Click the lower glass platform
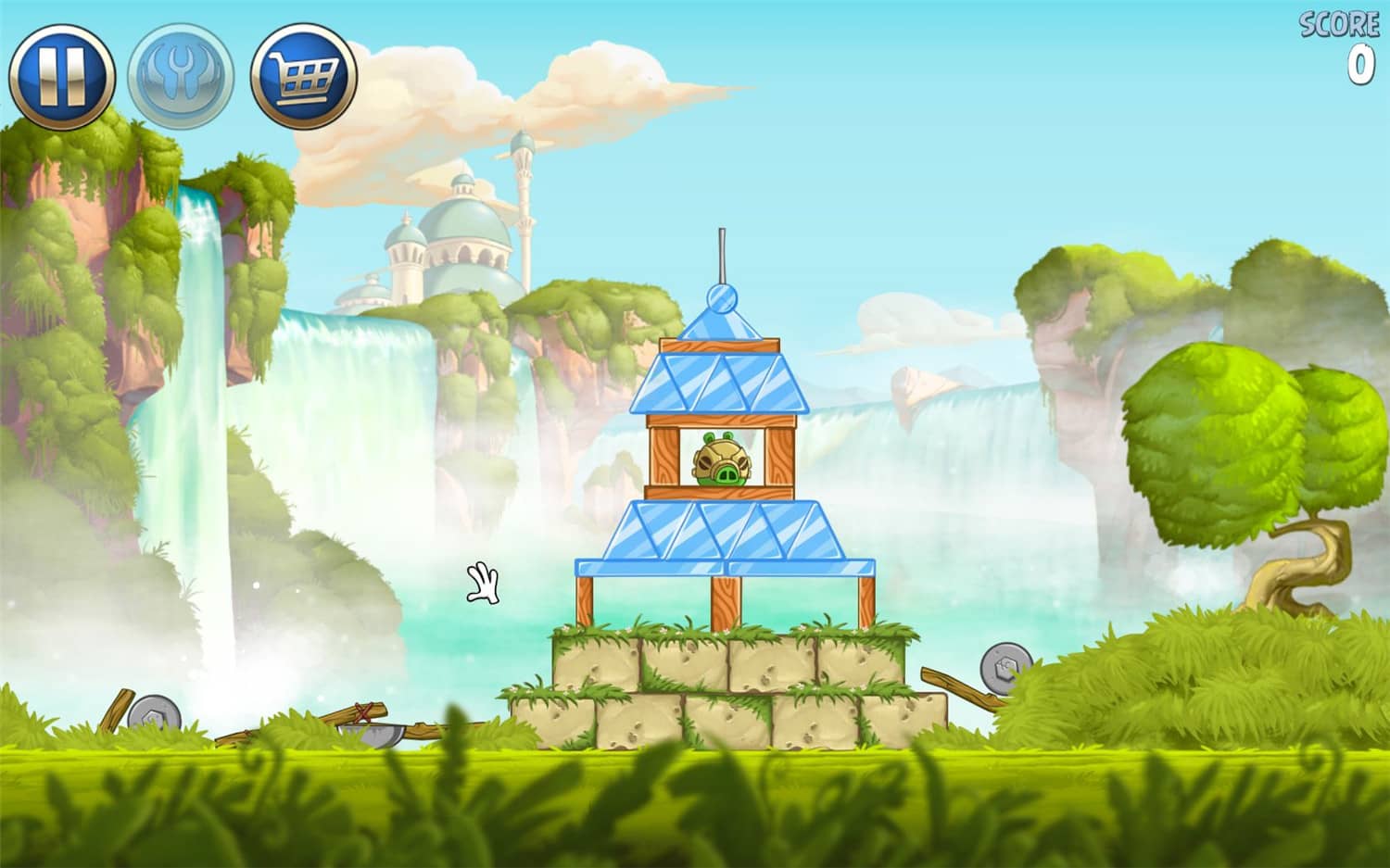 coord(723,533)
